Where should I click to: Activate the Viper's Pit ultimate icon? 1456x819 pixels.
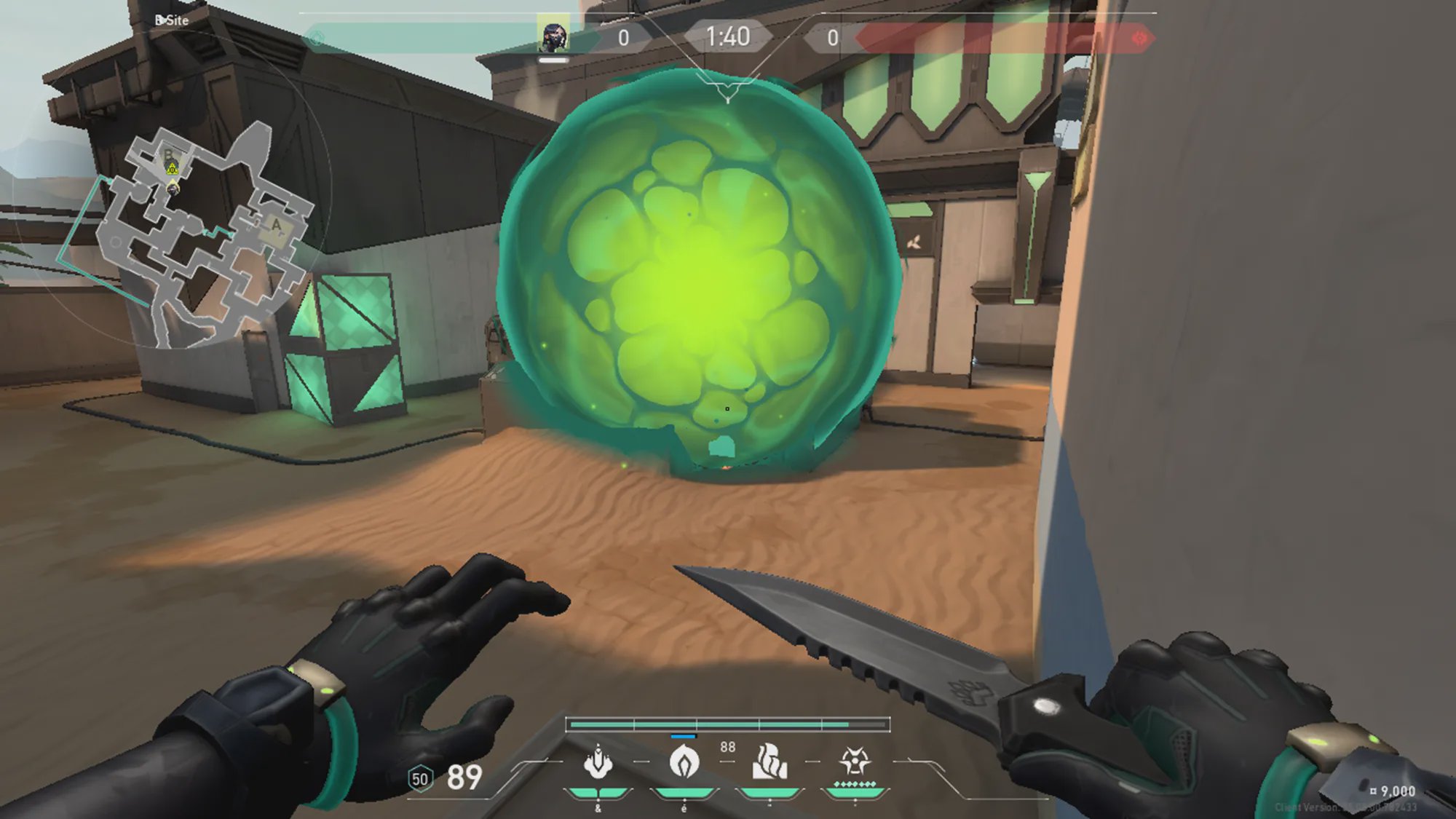pos(855,762)
